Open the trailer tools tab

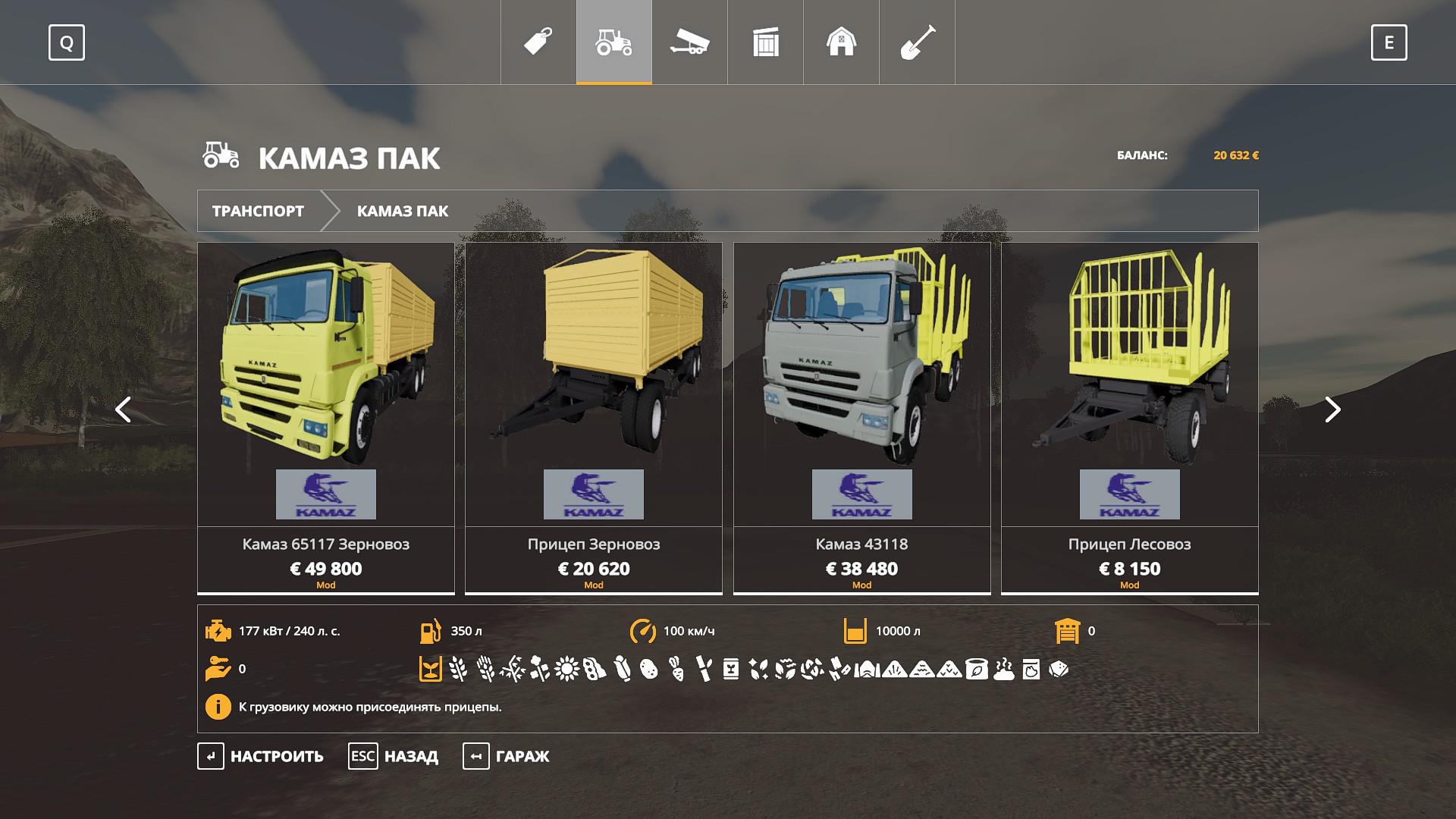tap(689, 42)
